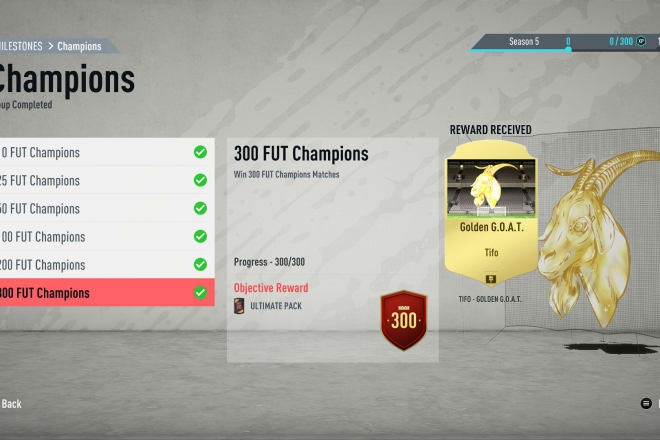Go to Milestones in the breadcrumb
The height and width of the screenshot is (440, 660).
(24, 46)
